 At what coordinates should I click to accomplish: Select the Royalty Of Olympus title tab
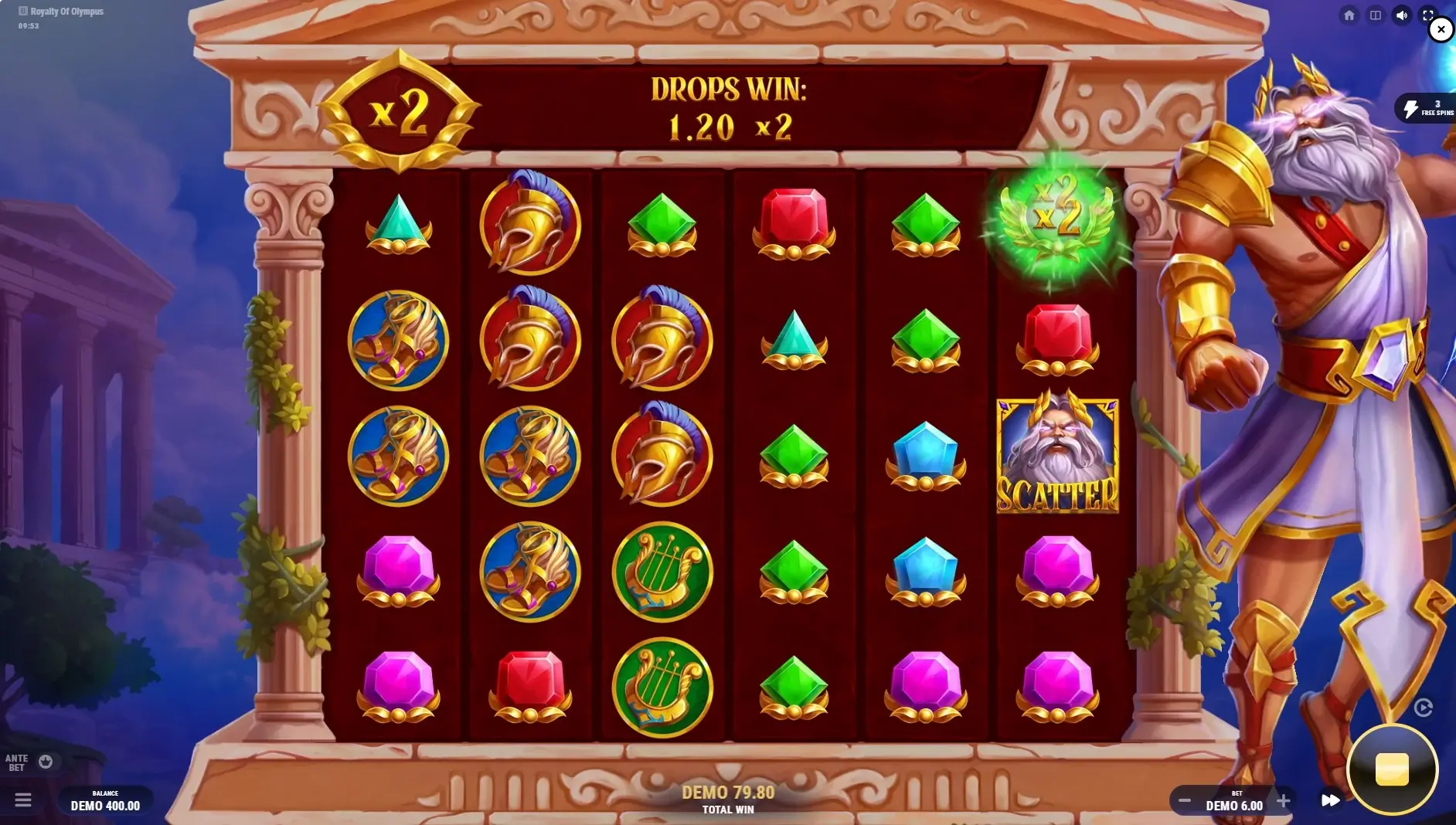point(60,12)
